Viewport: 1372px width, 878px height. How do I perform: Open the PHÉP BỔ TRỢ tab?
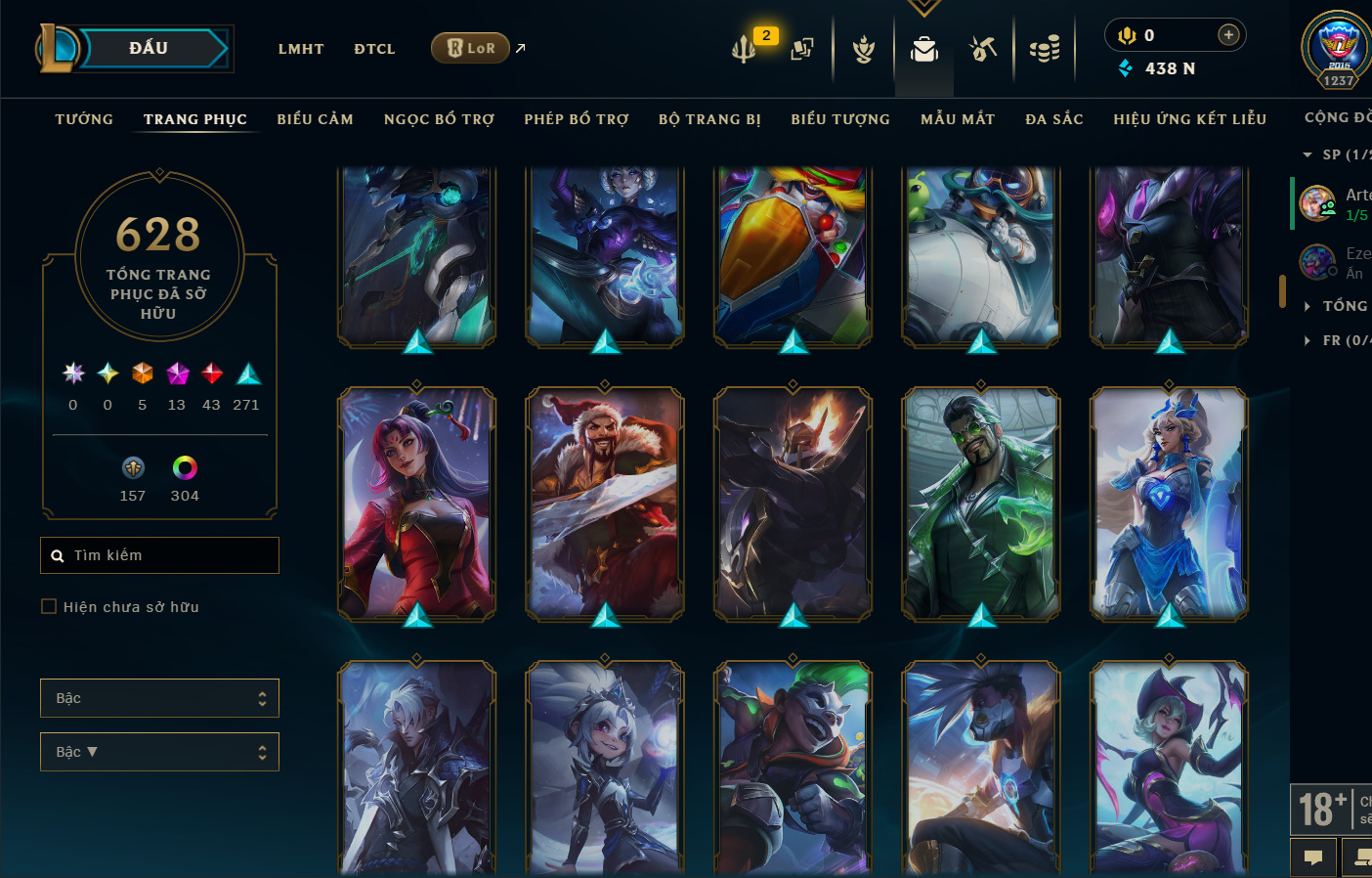[x=577, y=119]
